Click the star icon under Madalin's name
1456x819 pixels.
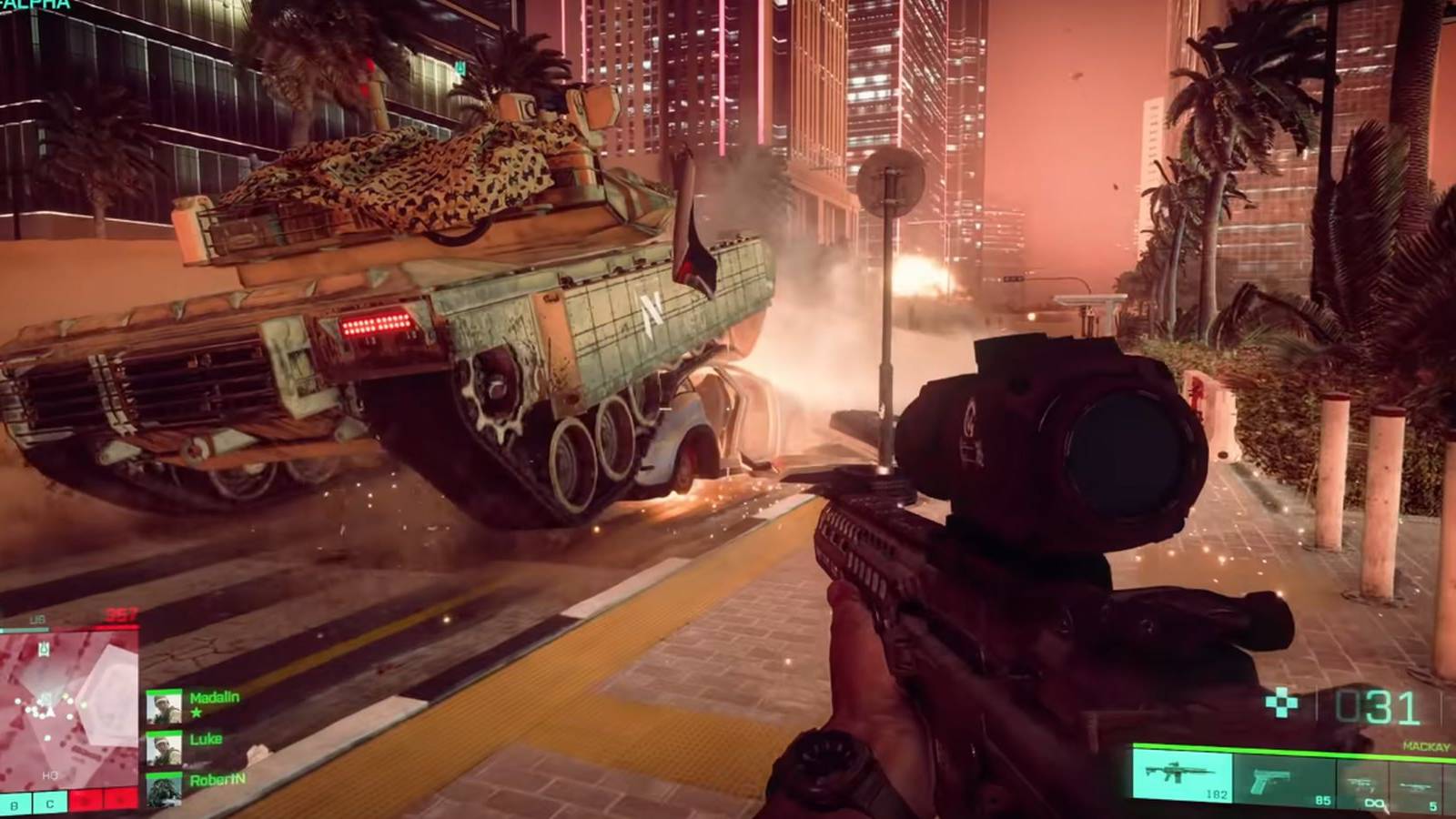[197, 713]
